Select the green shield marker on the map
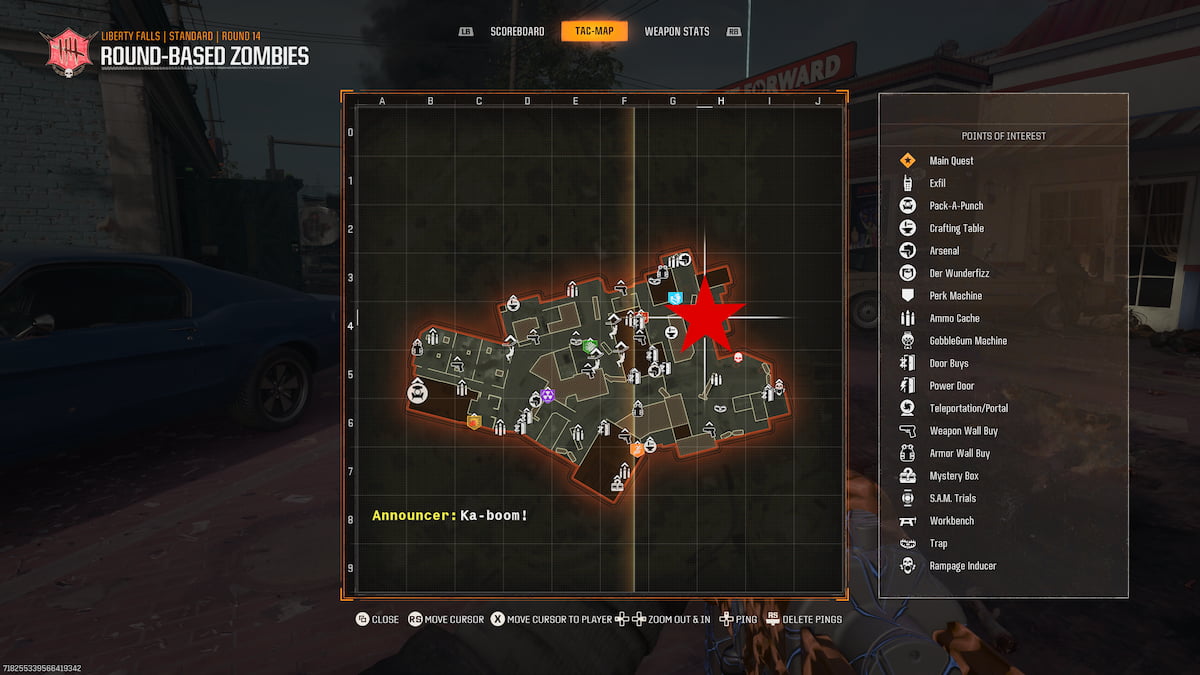 click(590, 345)
